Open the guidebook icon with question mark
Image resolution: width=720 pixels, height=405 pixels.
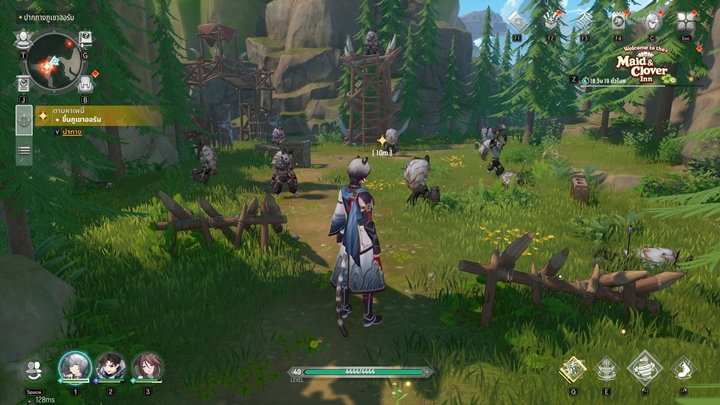85,39
